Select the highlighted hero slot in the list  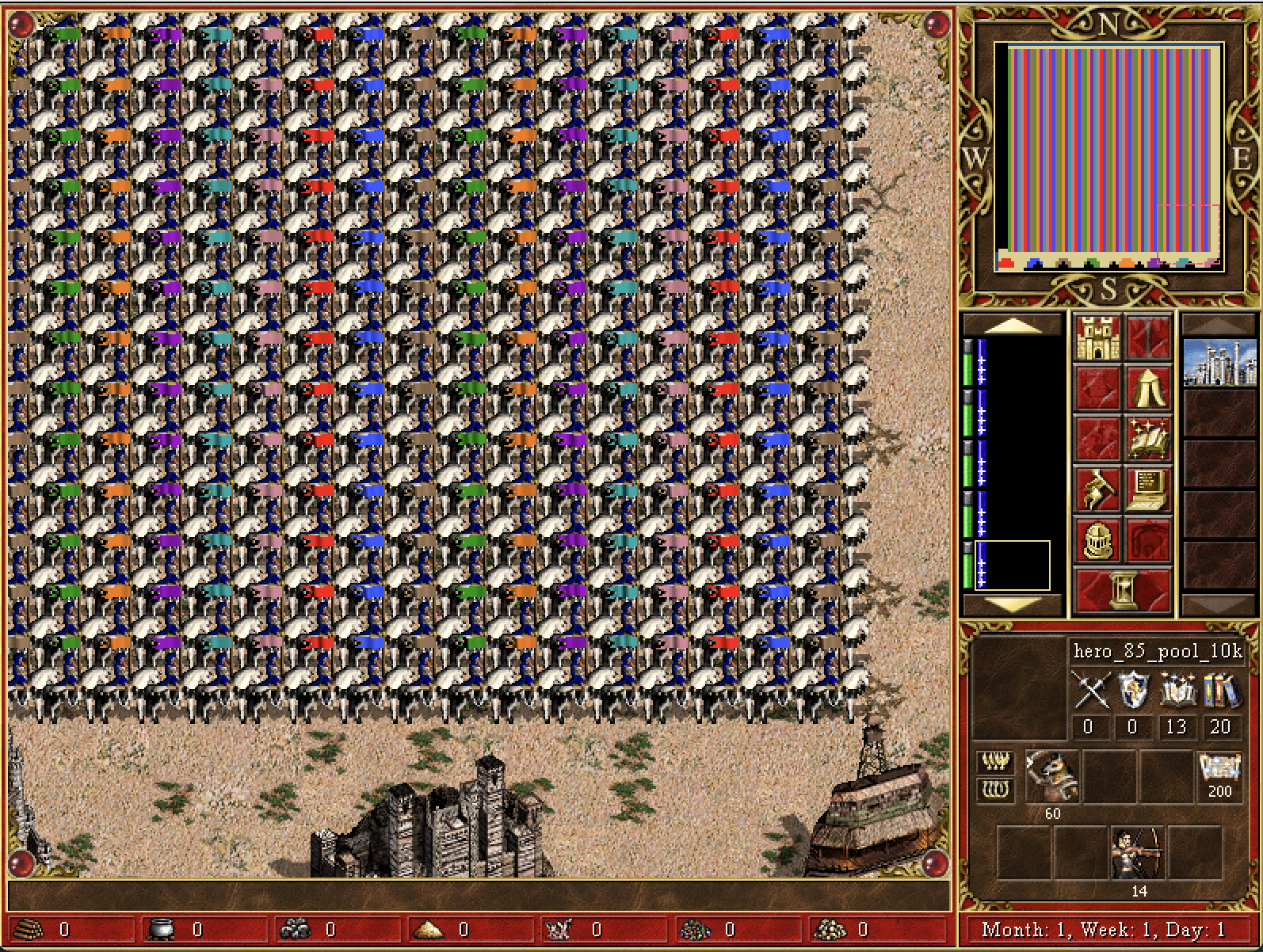[1013, 565]
